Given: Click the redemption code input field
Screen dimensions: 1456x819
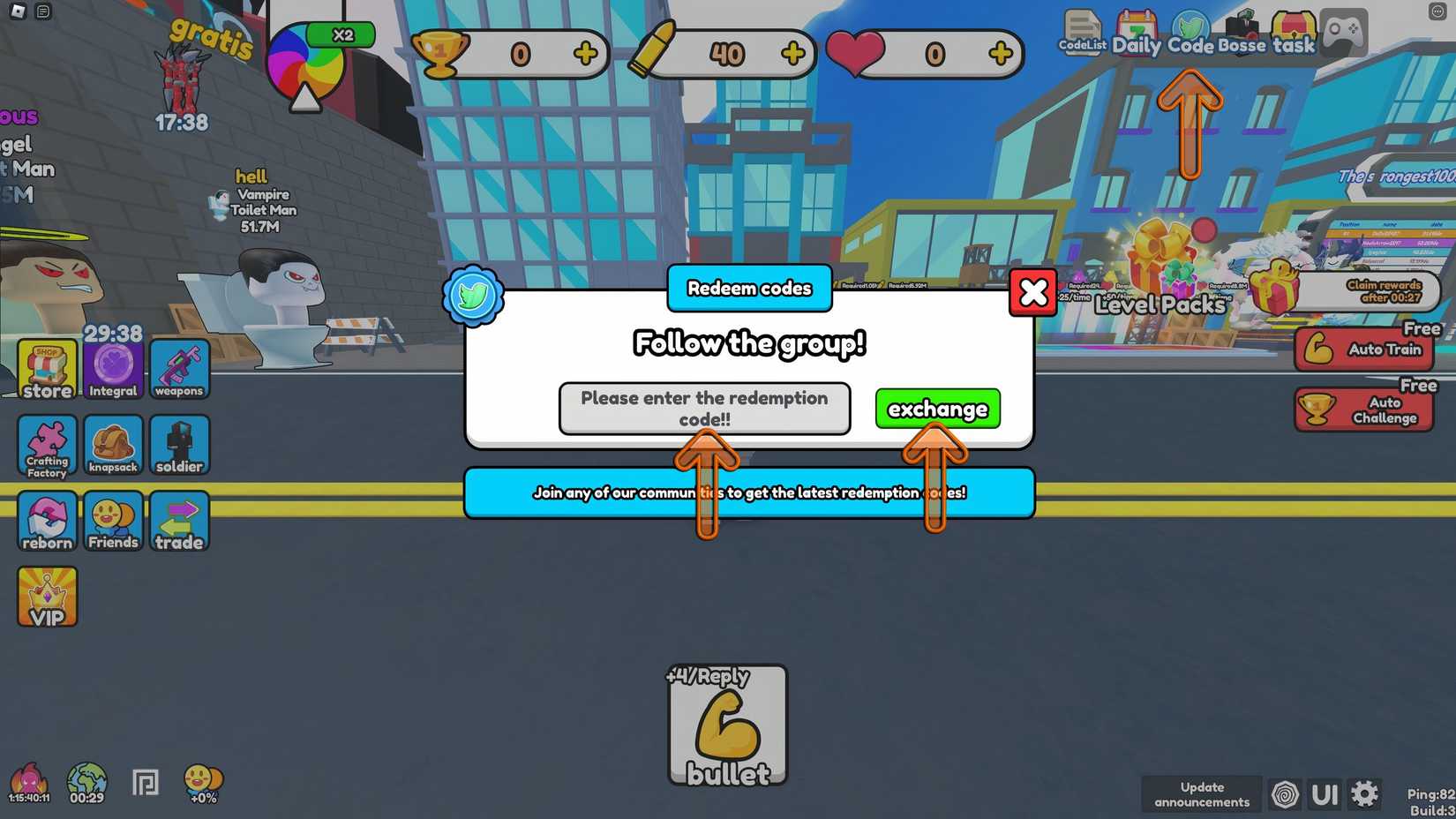Looking at the screenshot, I should 703,409.
